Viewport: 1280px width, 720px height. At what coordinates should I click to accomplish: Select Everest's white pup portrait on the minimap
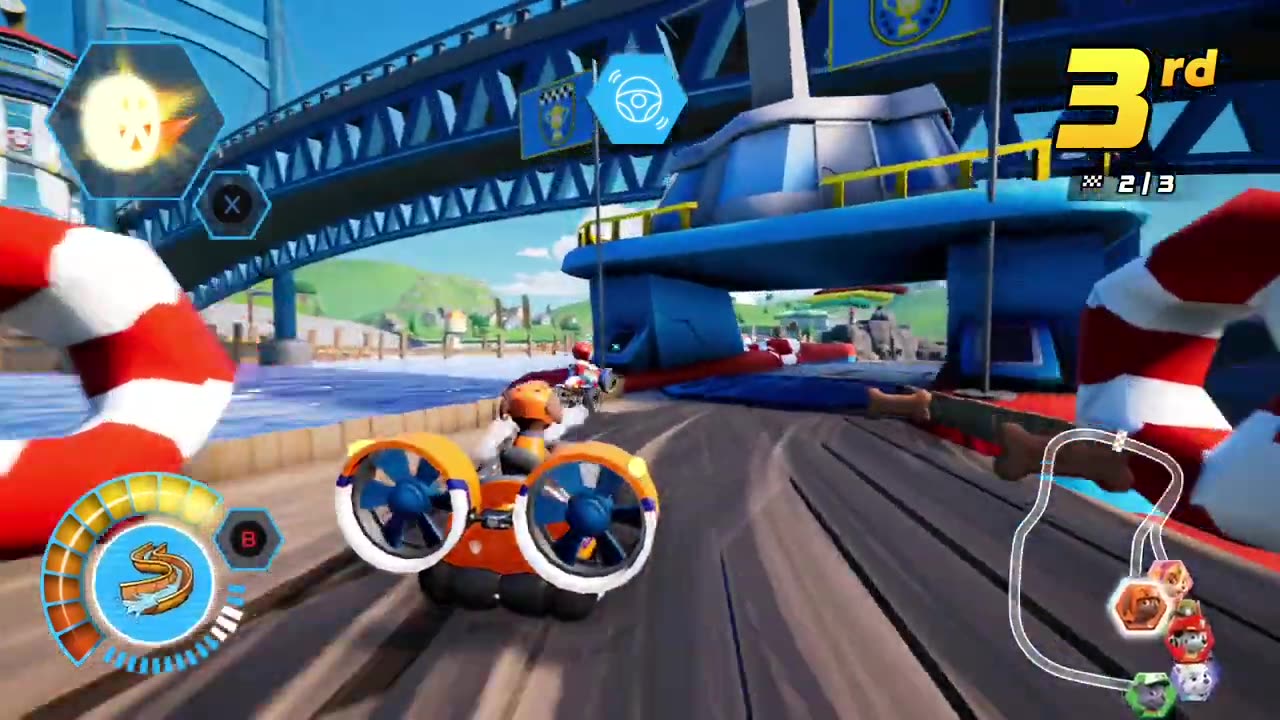[x=1194, y=680]
